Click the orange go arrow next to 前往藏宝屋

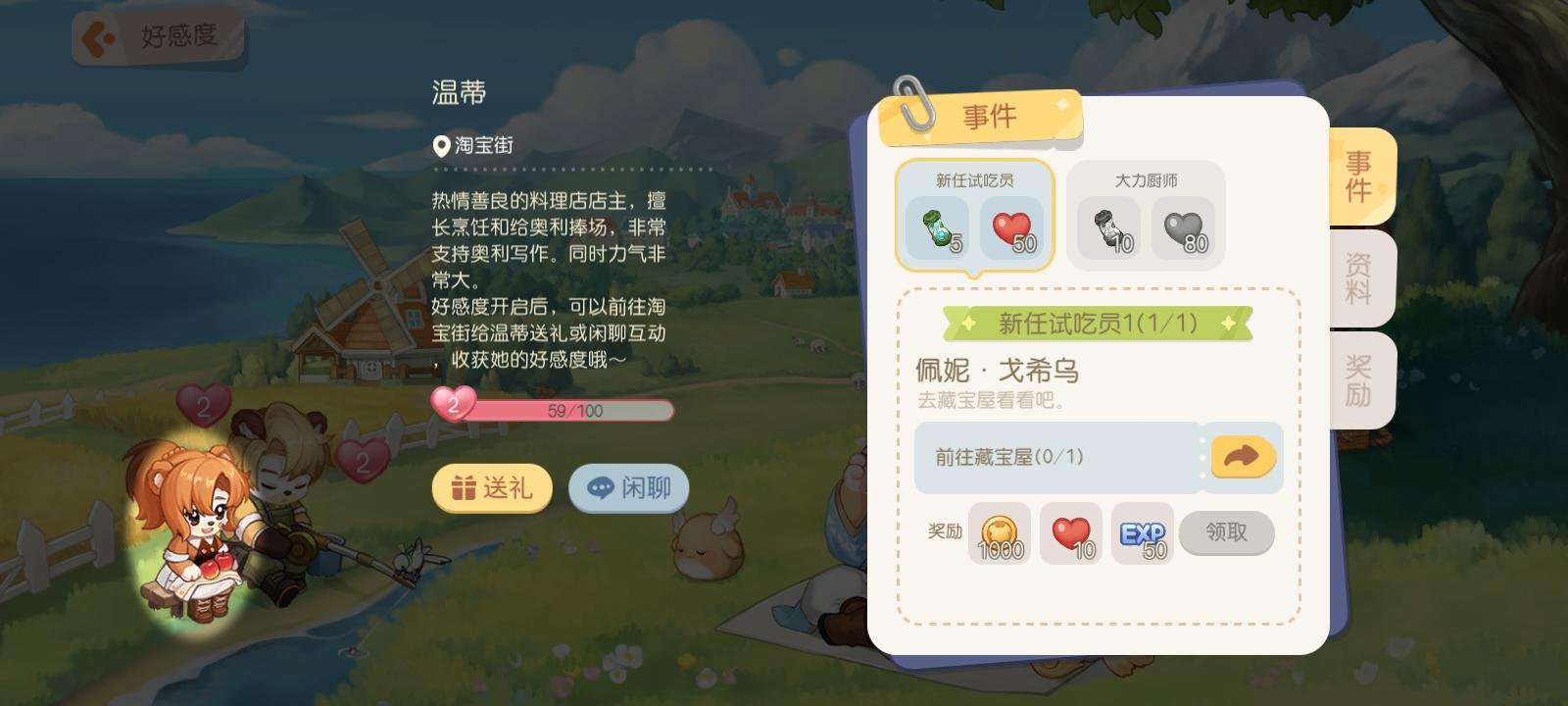tap(1243, 457)
